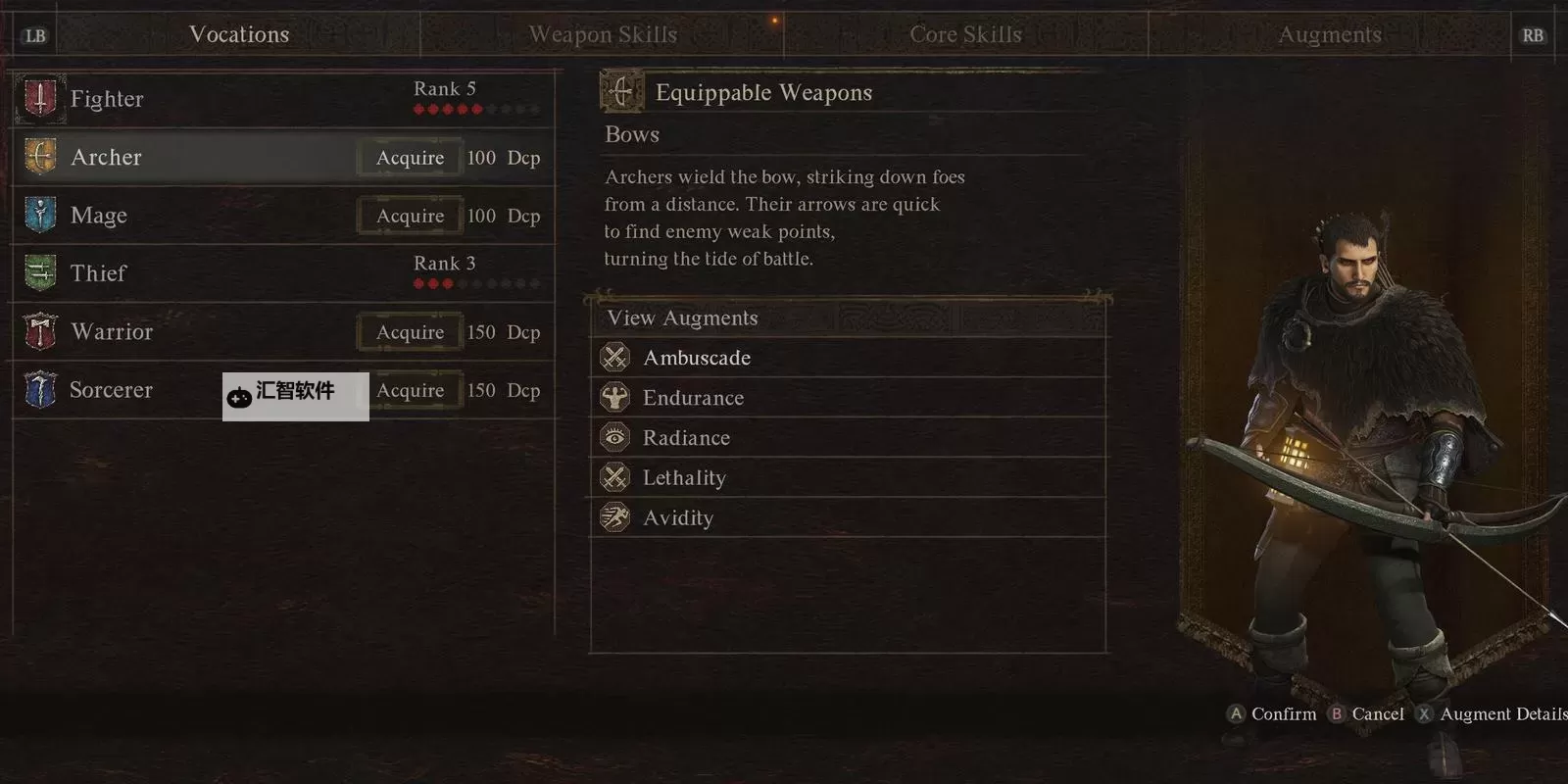Select the Lethality augment
Image resolution: width=1568 pixels, height=784 pixels.
(684, 478)
